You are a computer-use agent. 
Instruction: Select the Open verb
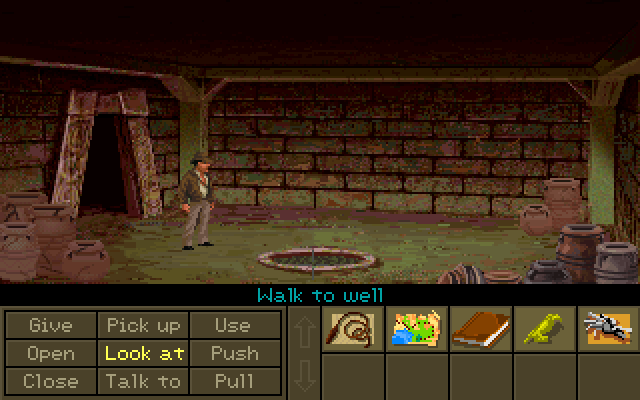point(50,353)
